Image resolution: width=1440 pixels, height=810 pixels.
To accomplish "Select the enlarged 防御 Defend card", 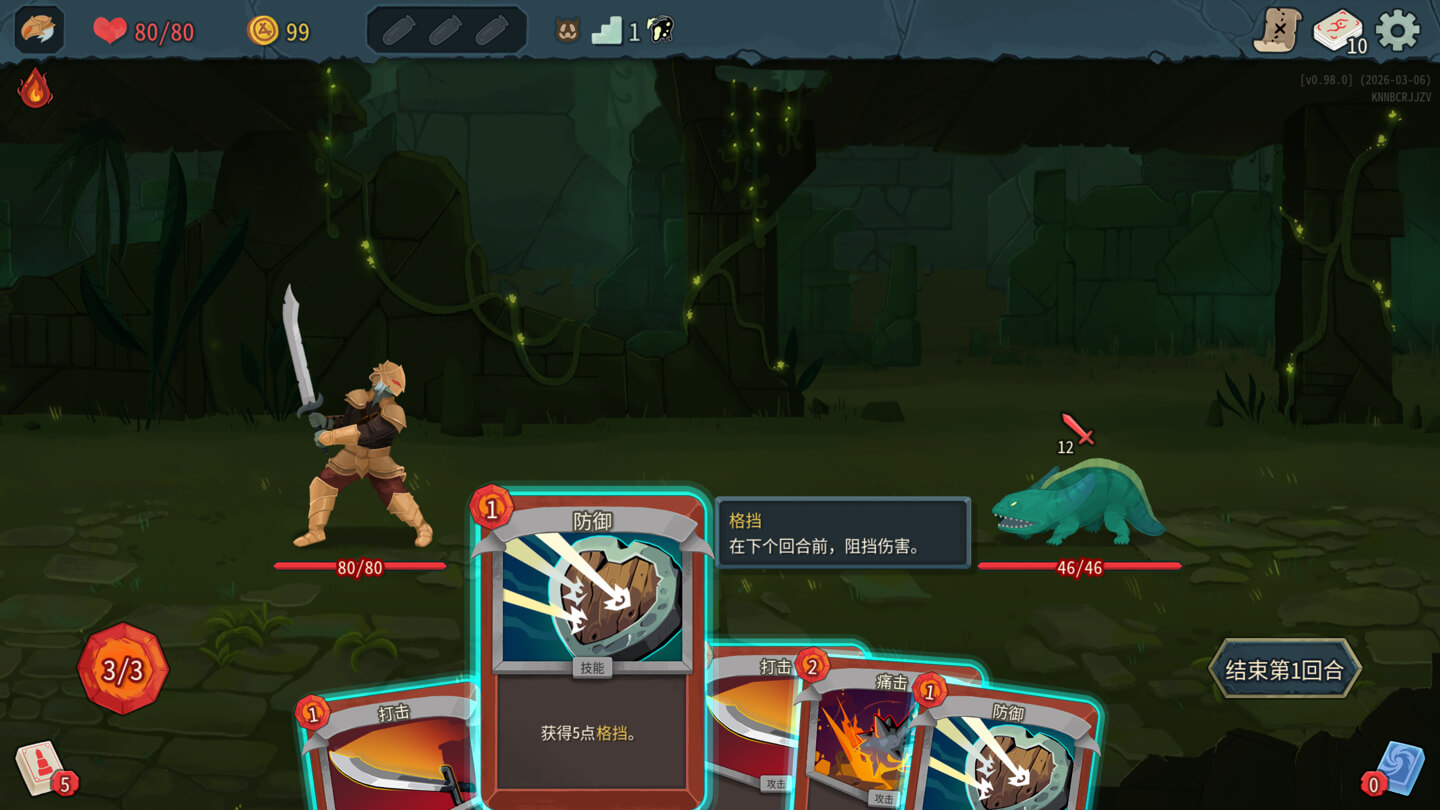I will 592,640.
